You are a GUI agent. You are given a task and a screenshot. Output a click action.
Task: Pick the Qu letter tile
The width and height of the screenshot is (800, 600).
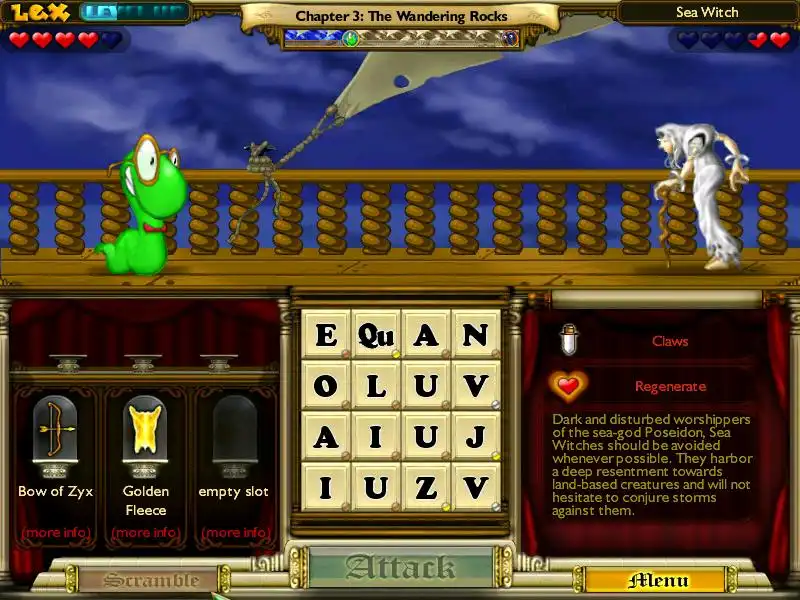click(x=376, y=335)
